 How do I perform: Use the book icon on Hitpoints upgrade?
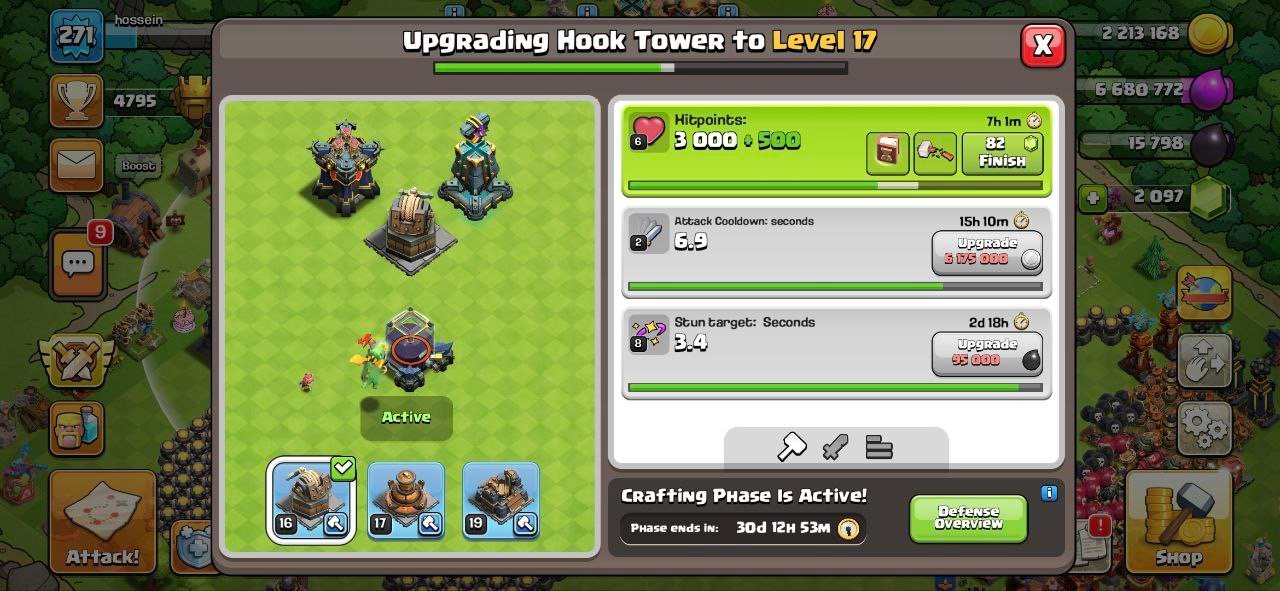(887, 154)
